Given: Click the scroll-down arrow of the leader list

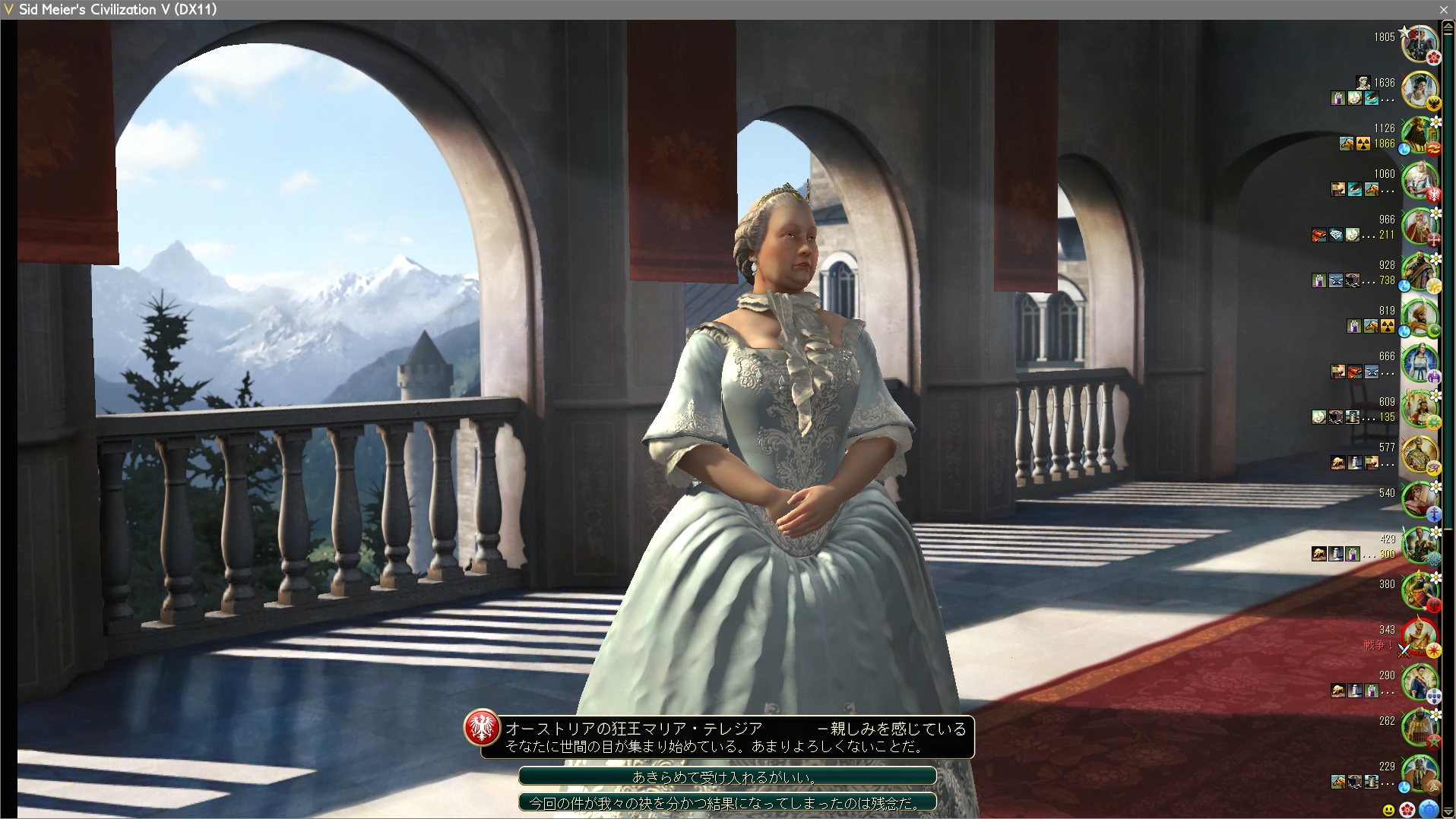Looking at the screenshot, I should 1448,813.
